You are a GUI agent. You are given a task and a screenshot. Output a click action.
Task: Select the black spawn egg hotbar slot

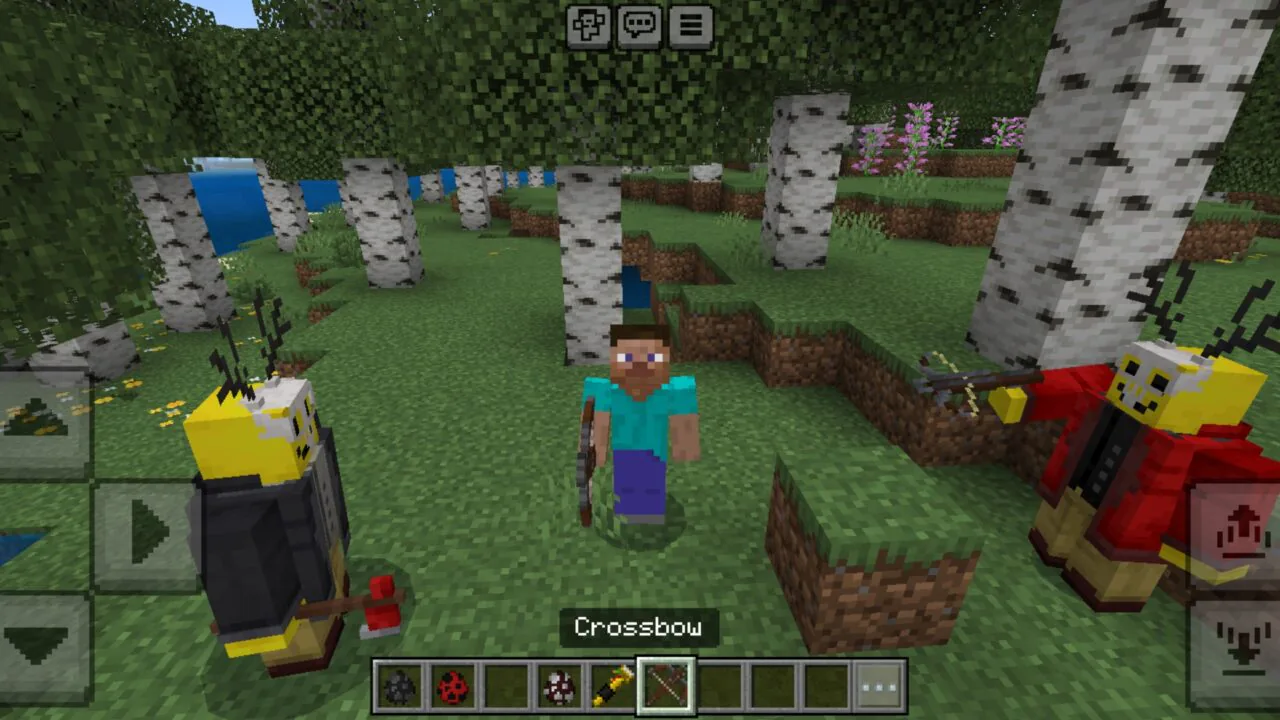point(400,686)
